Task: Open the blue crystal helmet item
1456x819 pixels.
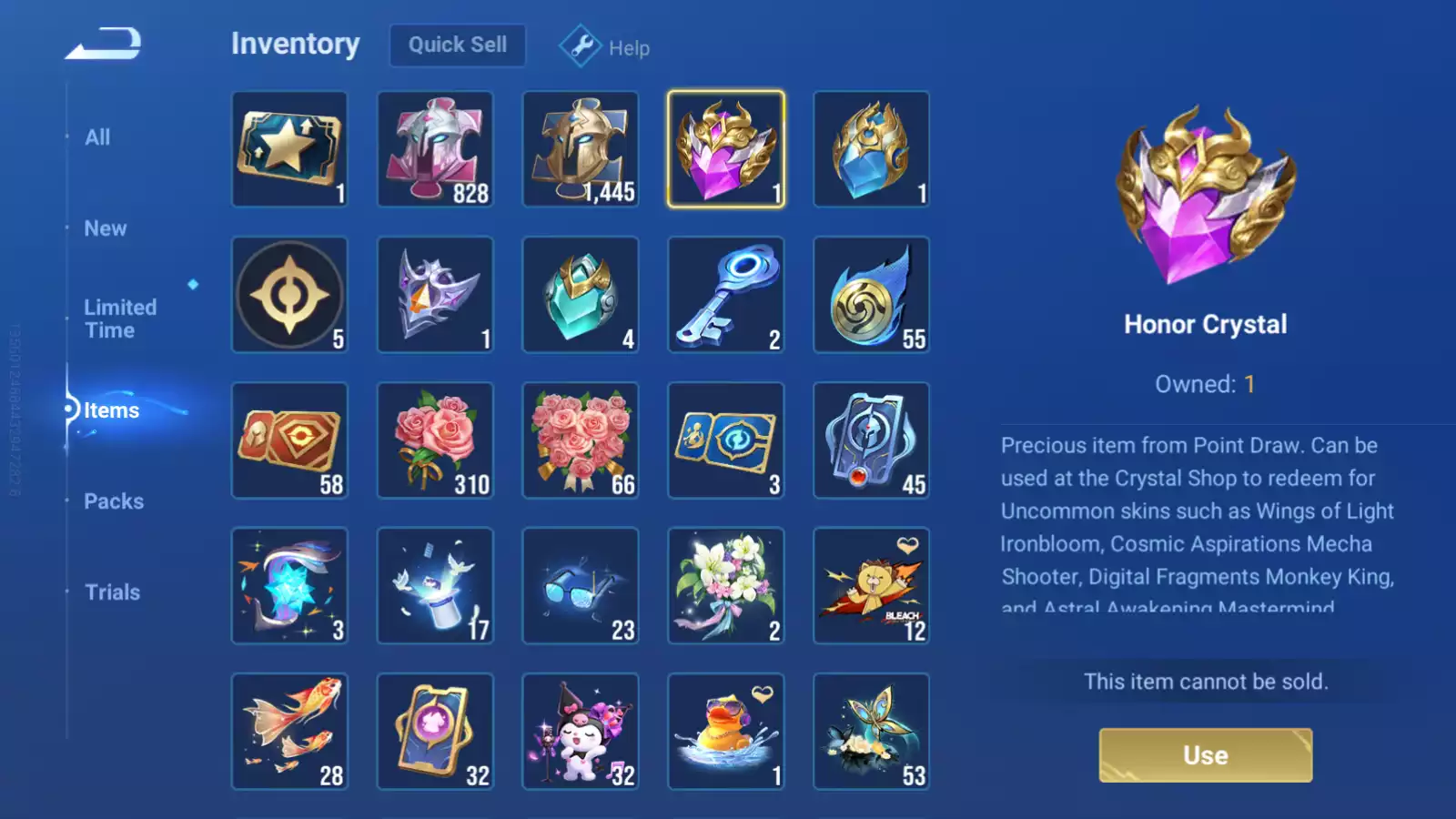Action: [871, 148]
